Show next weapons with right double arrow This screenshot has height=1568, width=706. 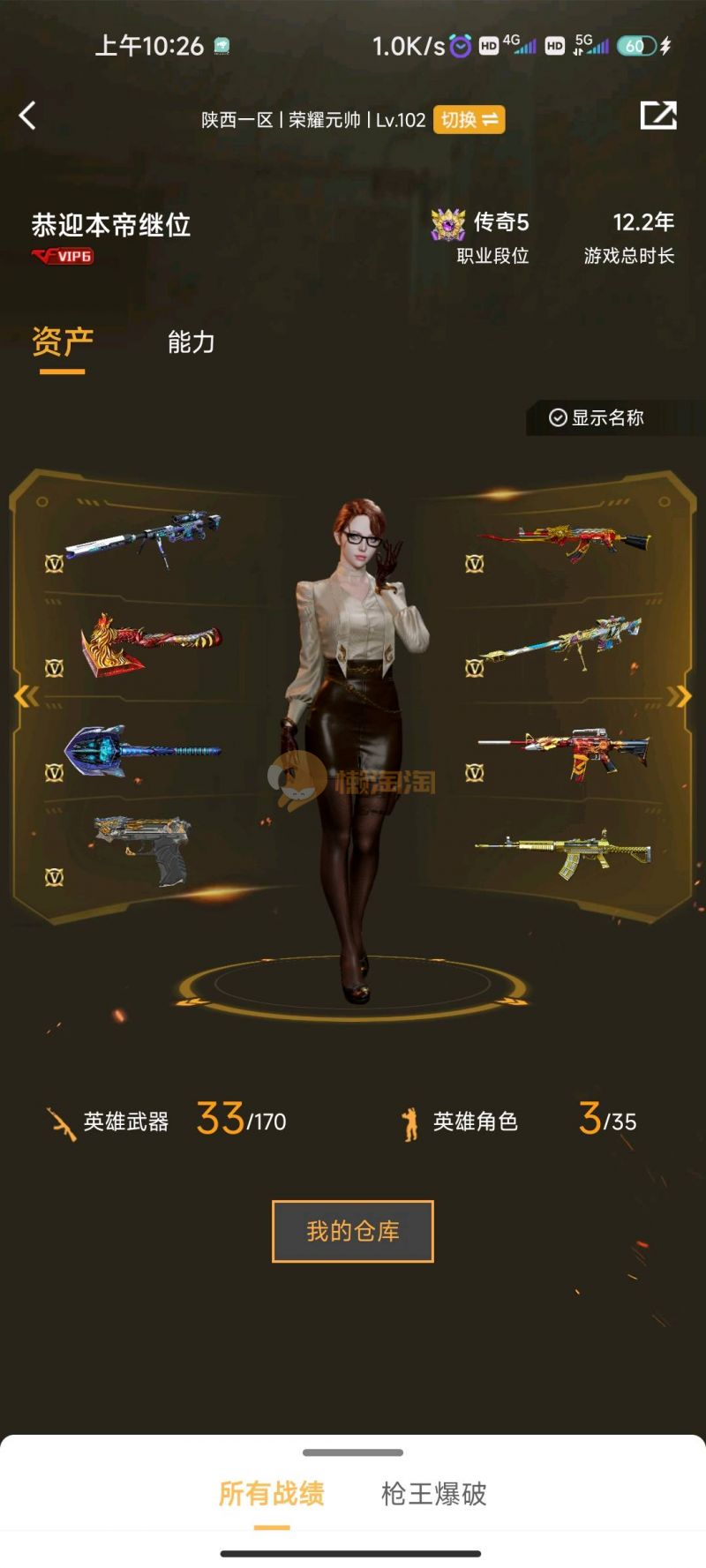coord(679,697)
